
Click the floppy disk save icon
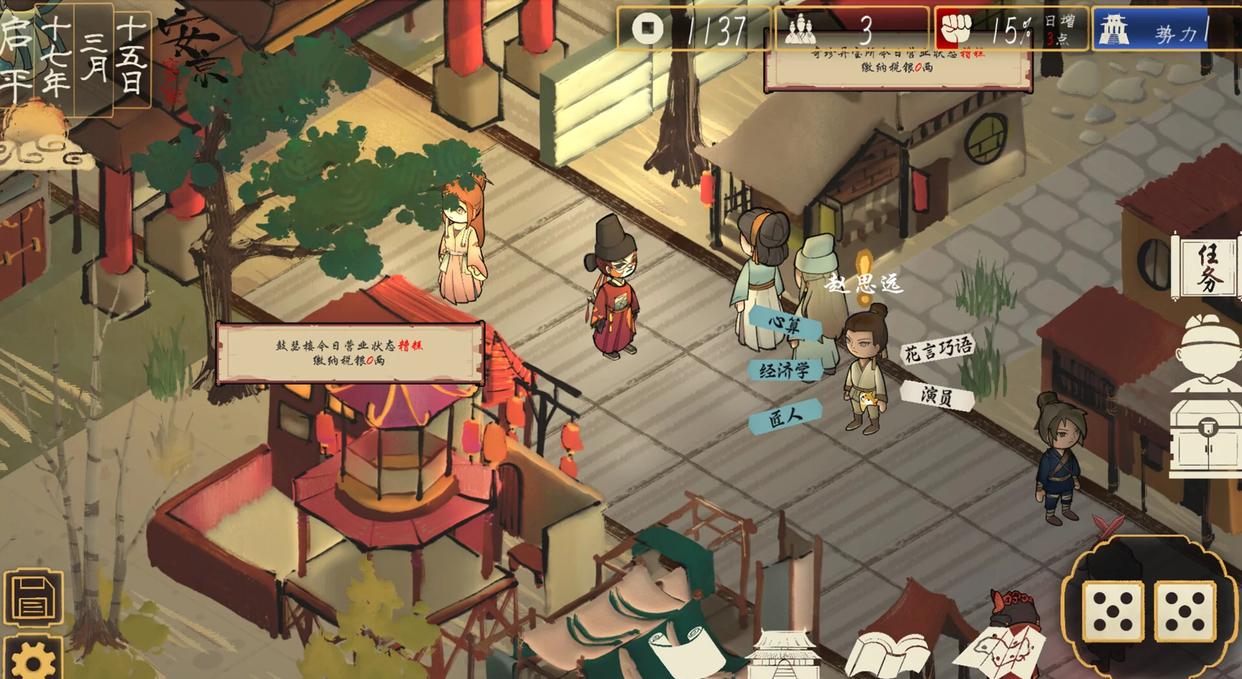pyautogui.click(x=33, y=600)
